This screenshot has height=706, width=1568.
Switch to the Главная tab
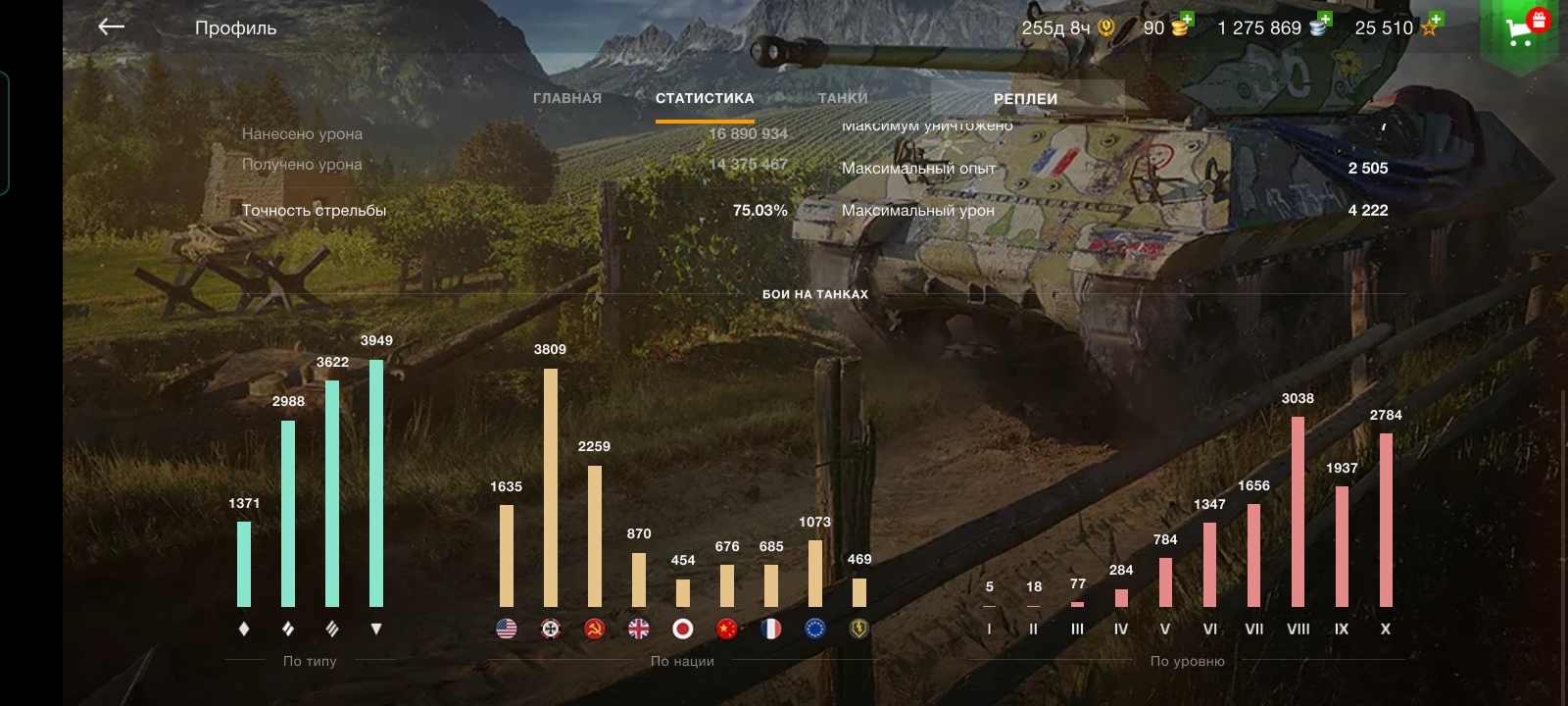click(x=567, y=98)
